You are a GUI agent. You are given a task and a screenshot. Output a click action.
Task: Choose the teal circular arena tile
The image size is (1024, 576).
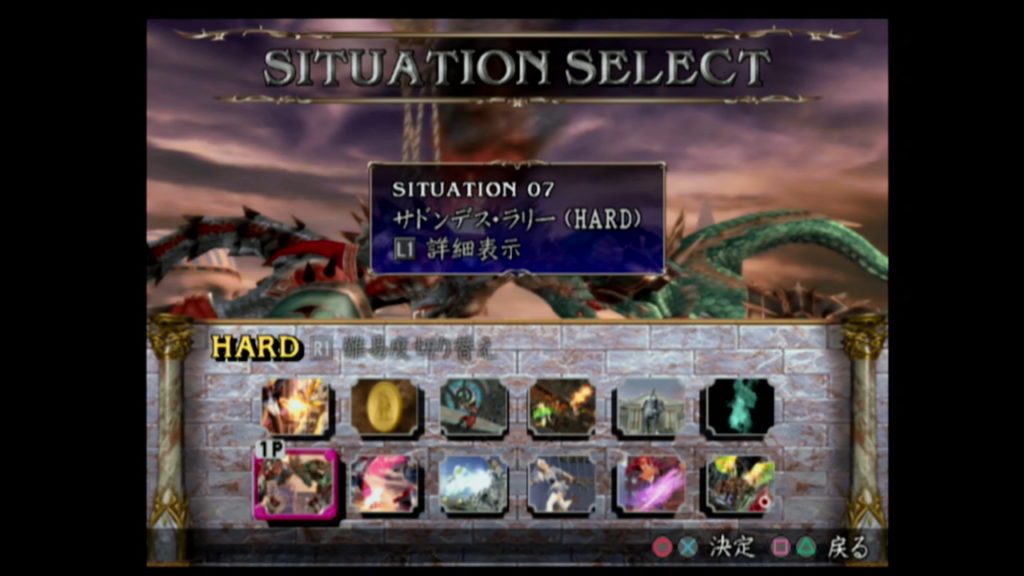(x=473, y=407)
